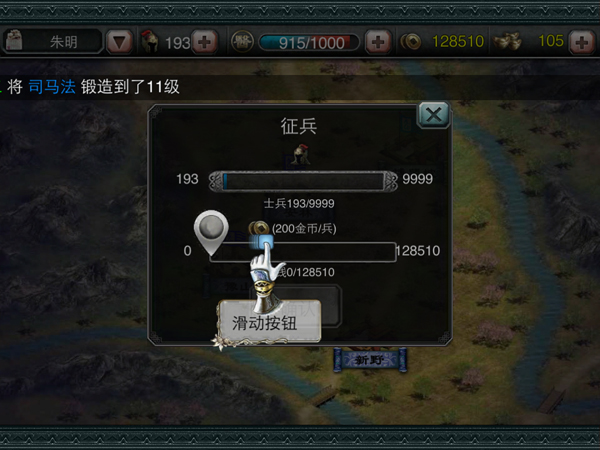
Task: Open the dropdown arrow beside 朱明
Action: [119, 42]
